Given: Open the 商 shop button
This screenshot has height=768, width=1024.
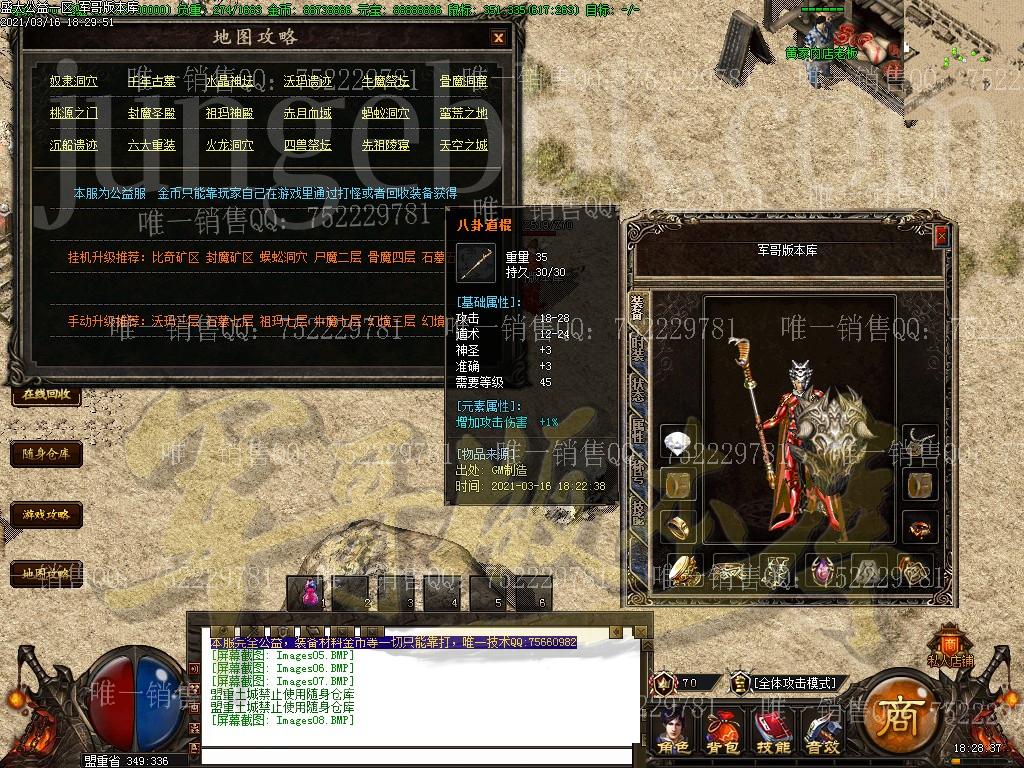Looking at the screenshot, I should coord(893,715).
